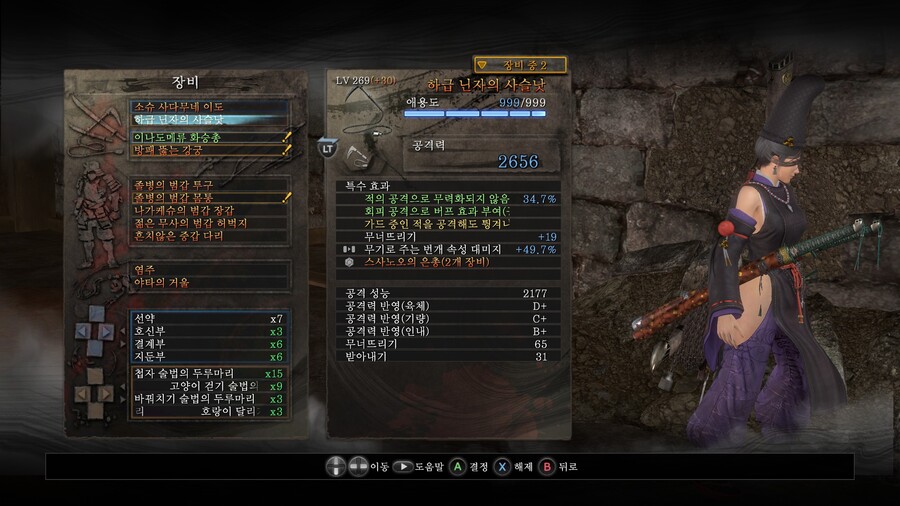The width and height of the screenshot is (900, 506).
Task: Select the 젊은 무사의 범갑 허벅지 slot
Action: pyautogui.click(x=210, y=224)
